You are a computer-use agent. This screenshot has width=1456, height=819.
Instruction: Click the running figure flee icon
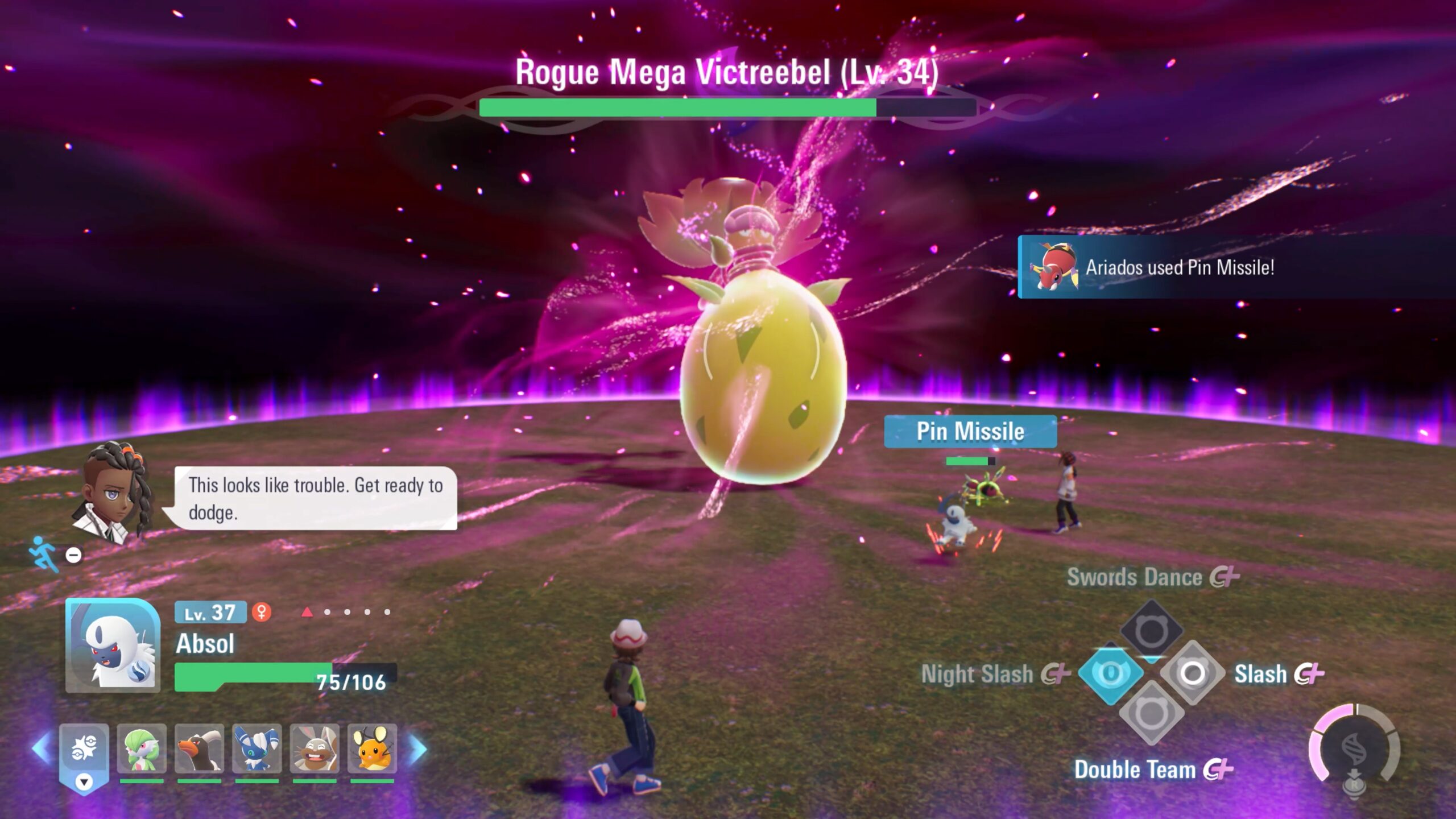coord(44,553)
